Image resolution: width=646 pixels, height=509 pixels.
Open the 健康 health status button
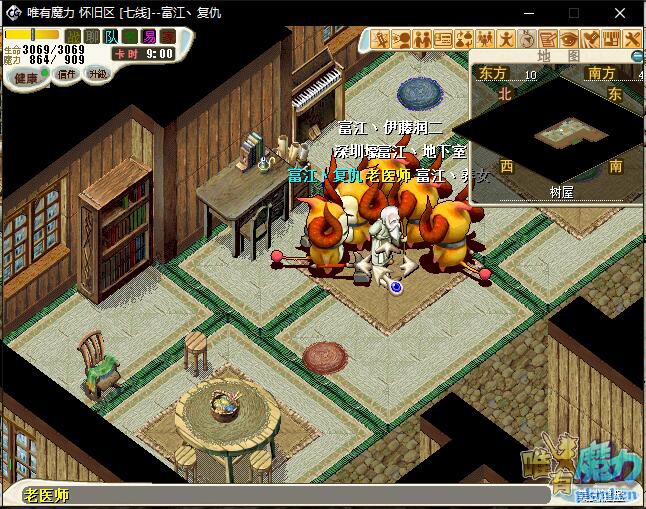click(26, 78)
